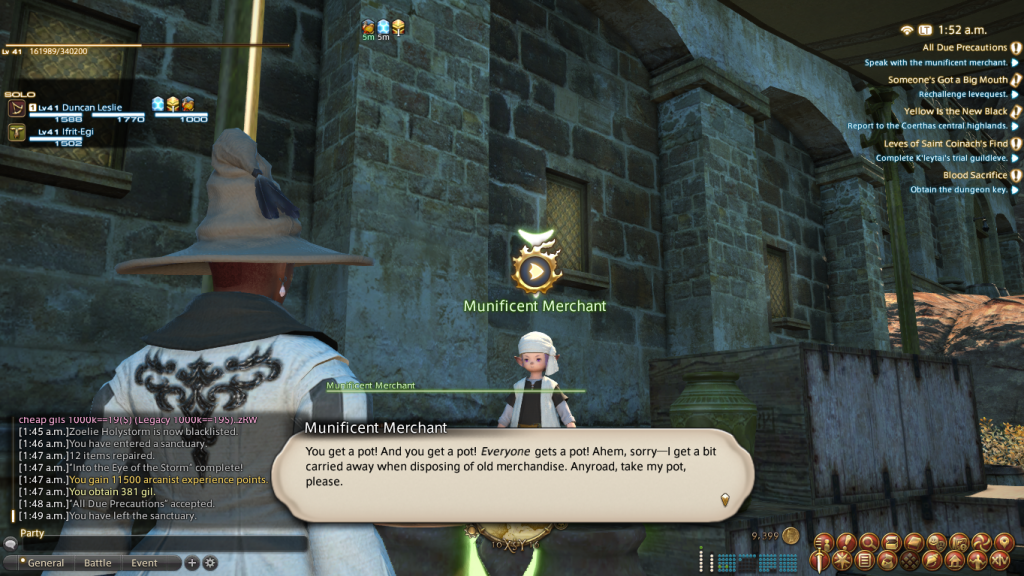Viewport: 1024px width, 576px height.
Task: Select the Yellow Is the New Black quest
Action: (x=955, y=112)
